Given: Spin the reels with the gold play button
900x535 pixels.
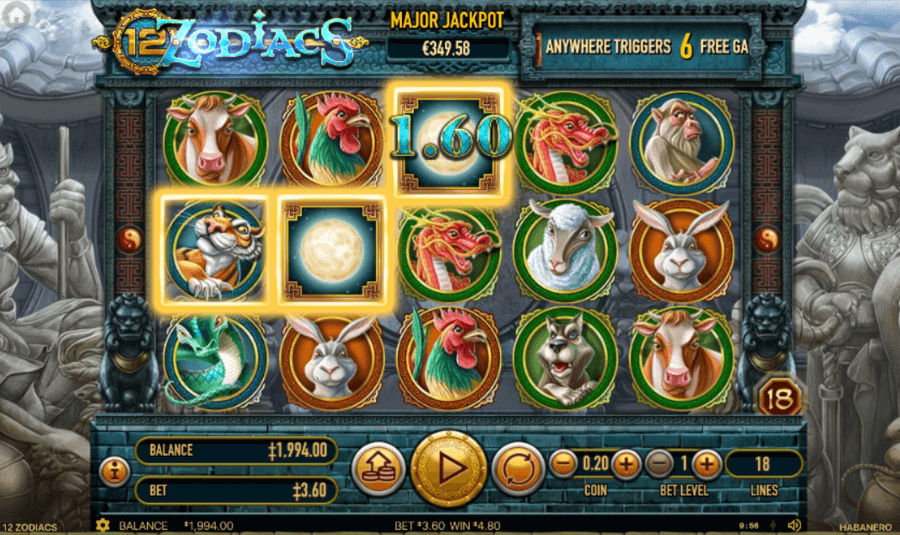Looking at the screenshot, I should (448, 467).
